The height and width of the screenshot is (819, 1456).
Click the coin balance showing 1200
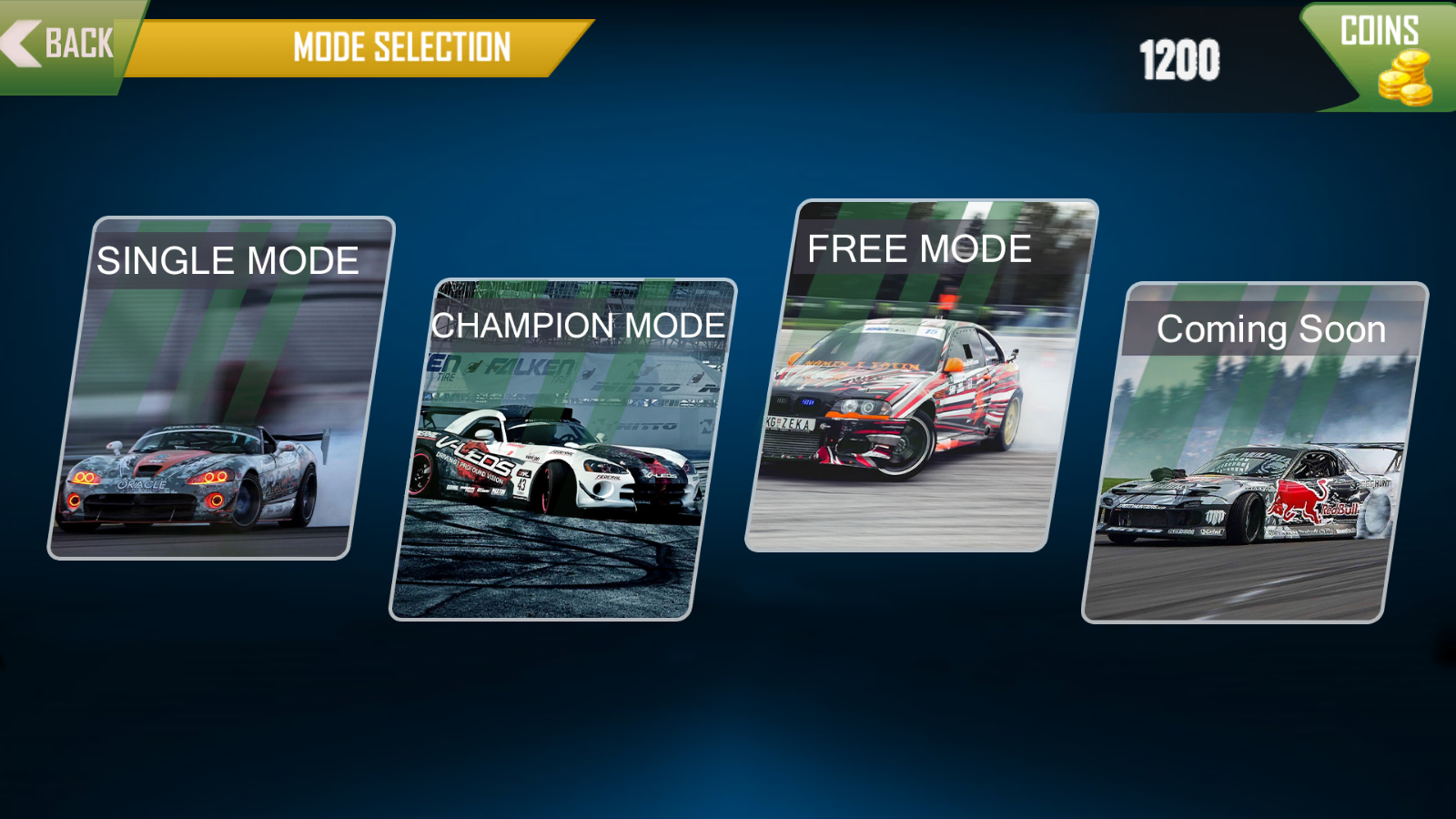tap(1178, 59)
